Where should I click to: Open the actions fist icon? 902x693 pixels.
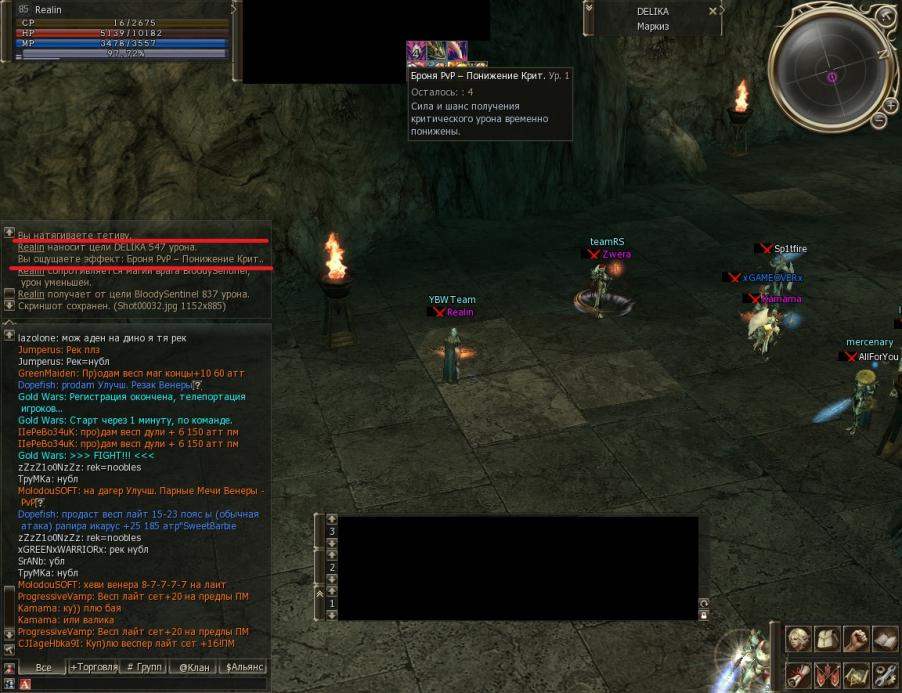pyautogui.click(x=856, y=638)
